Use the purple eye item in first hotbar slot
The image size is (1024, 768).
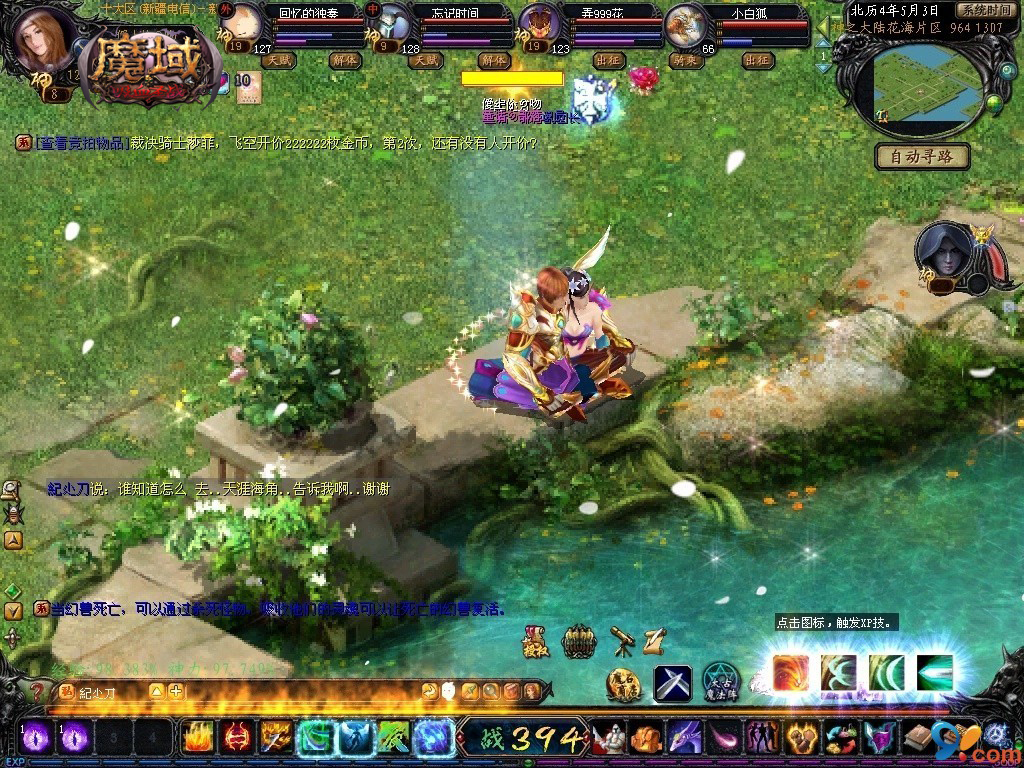(35, 738)
